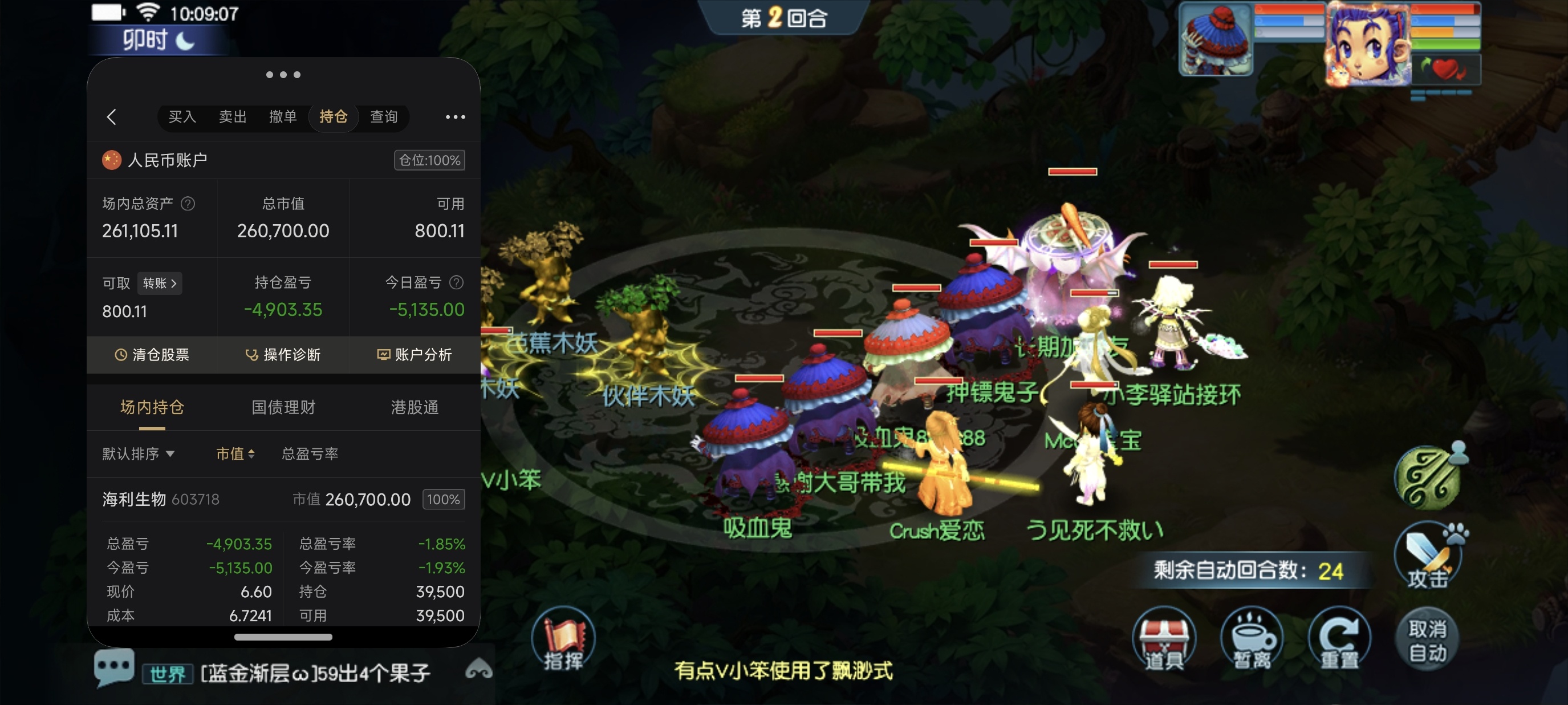Open the 指挥 command flag
Viewport: 1568px width, 705px height.
(563, 640)
